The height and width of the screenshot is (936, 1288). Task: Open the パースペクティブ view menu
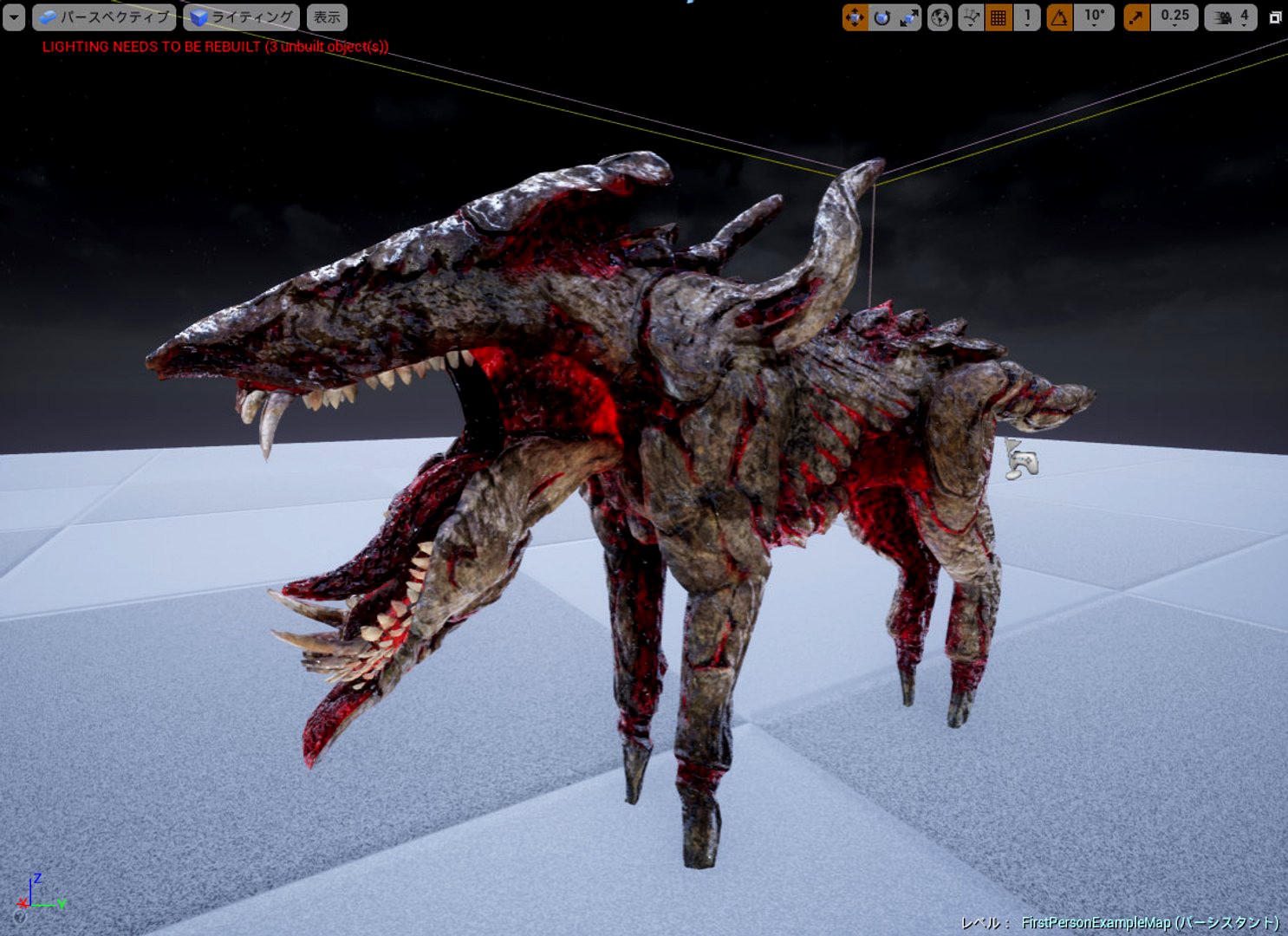pyautogui.click(x=113, y=16)
